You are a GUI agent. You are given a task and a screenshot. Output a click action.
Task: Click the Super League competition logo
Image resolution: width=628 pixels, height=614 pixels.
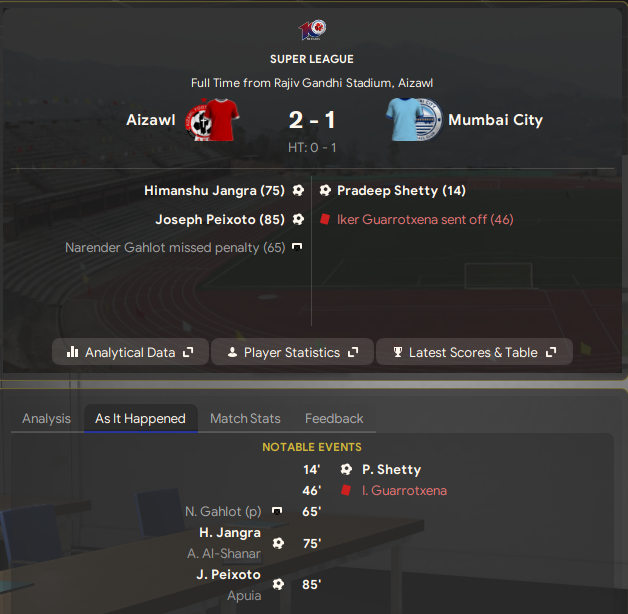point(313,30)
